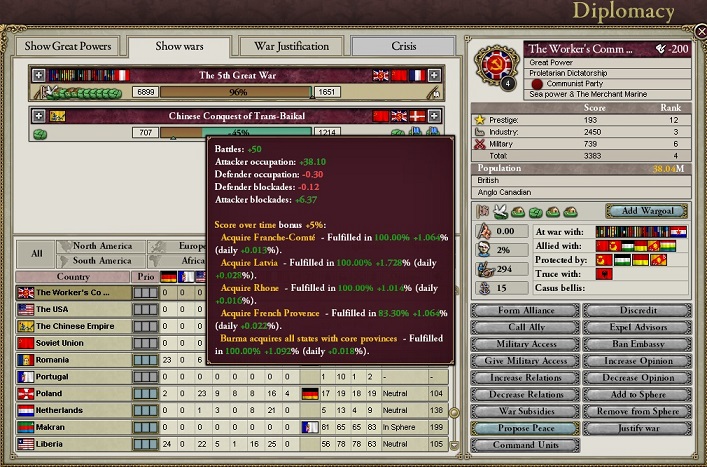Propose Peace to the selected country
Image resolution: width=707 pixels, height=467 pixels.
point(524,428)
